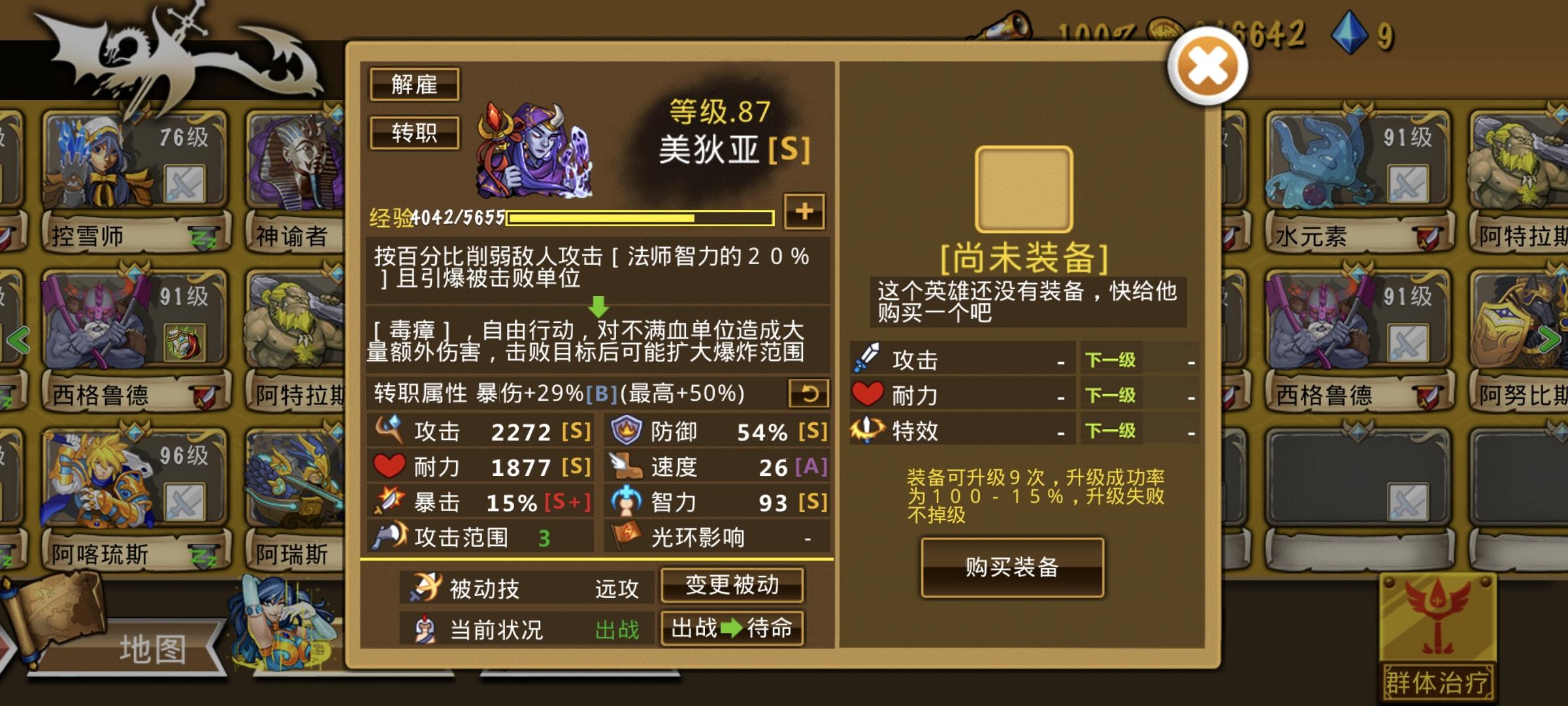Viewport: 1568px width, 706px height.
Task: Toggle the 变更被动 passive skill
Action: coord(732,586)
